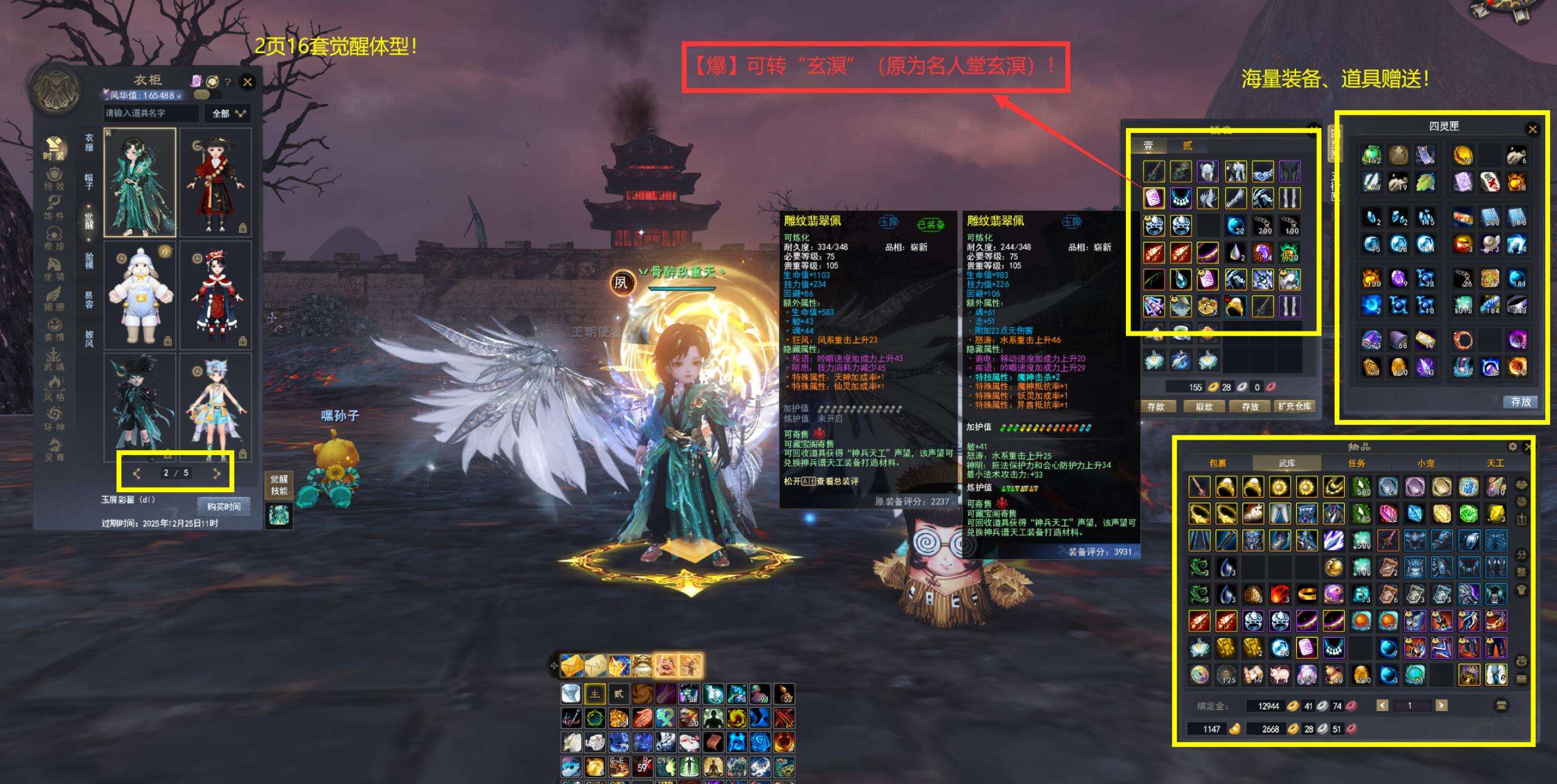The image size is (1557, 784).
Task: Open the 小宠 inventory tab
Action: point(1426,463)
